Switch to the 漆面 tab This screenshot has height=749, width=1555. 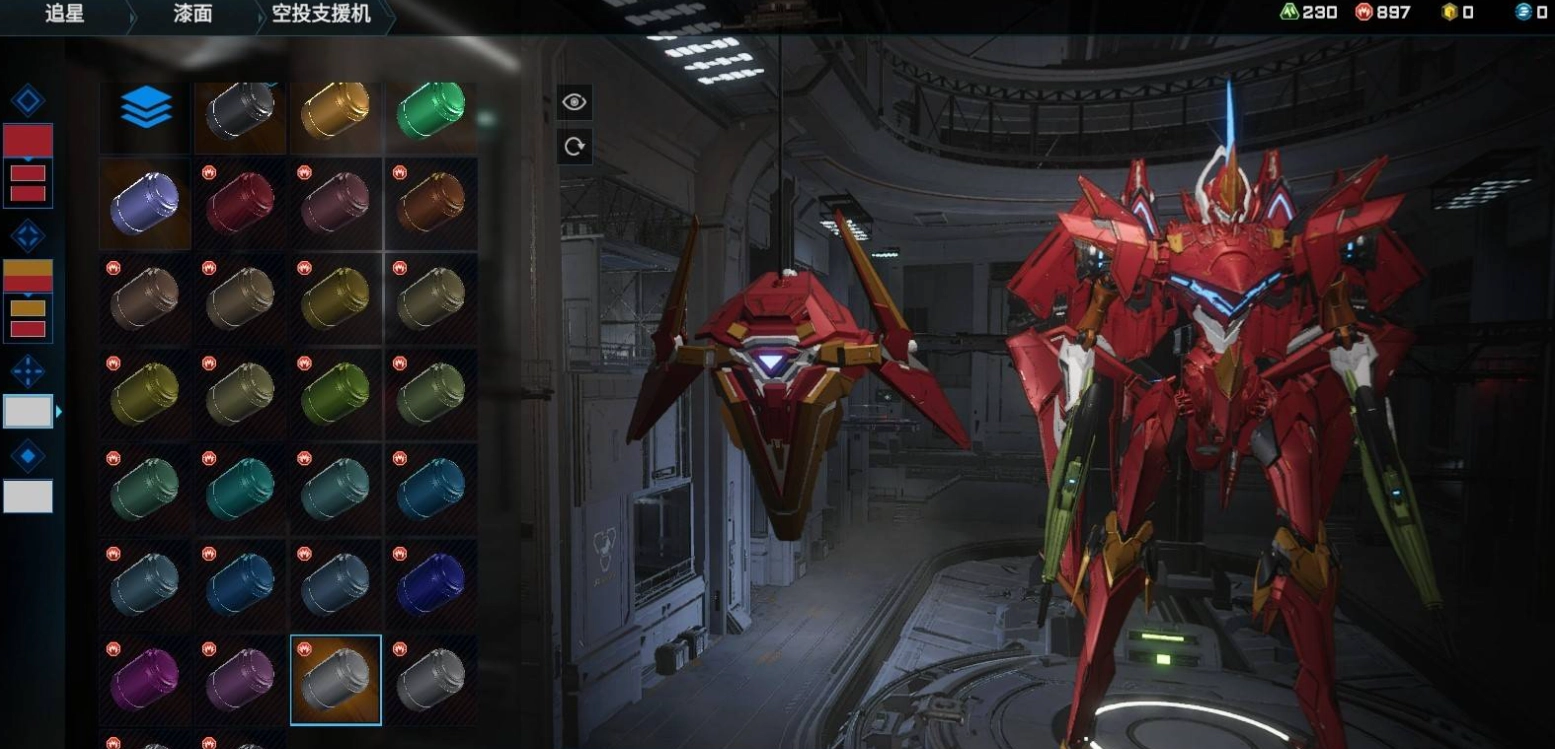pyautogui.click(x=191, y=14)
